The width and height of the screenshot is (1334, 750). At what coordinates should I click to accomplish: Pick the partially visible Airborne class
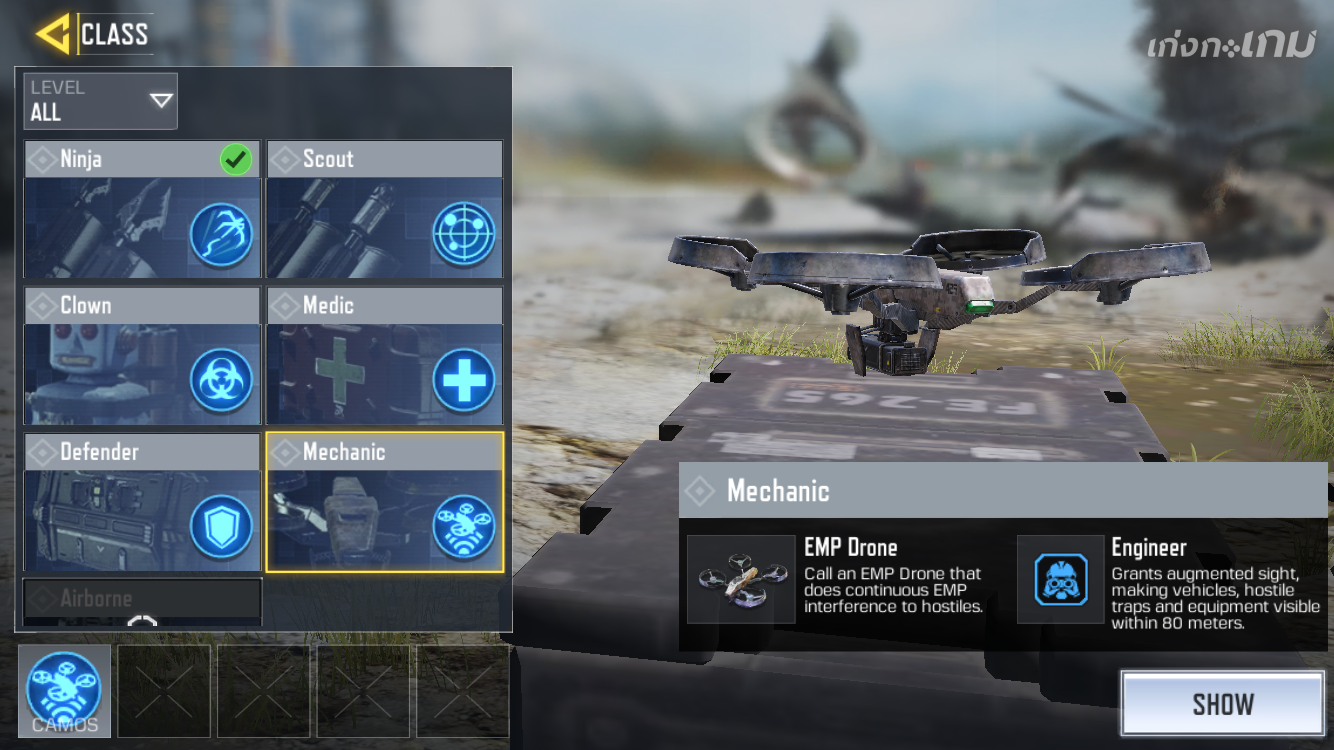coord(142,600)
